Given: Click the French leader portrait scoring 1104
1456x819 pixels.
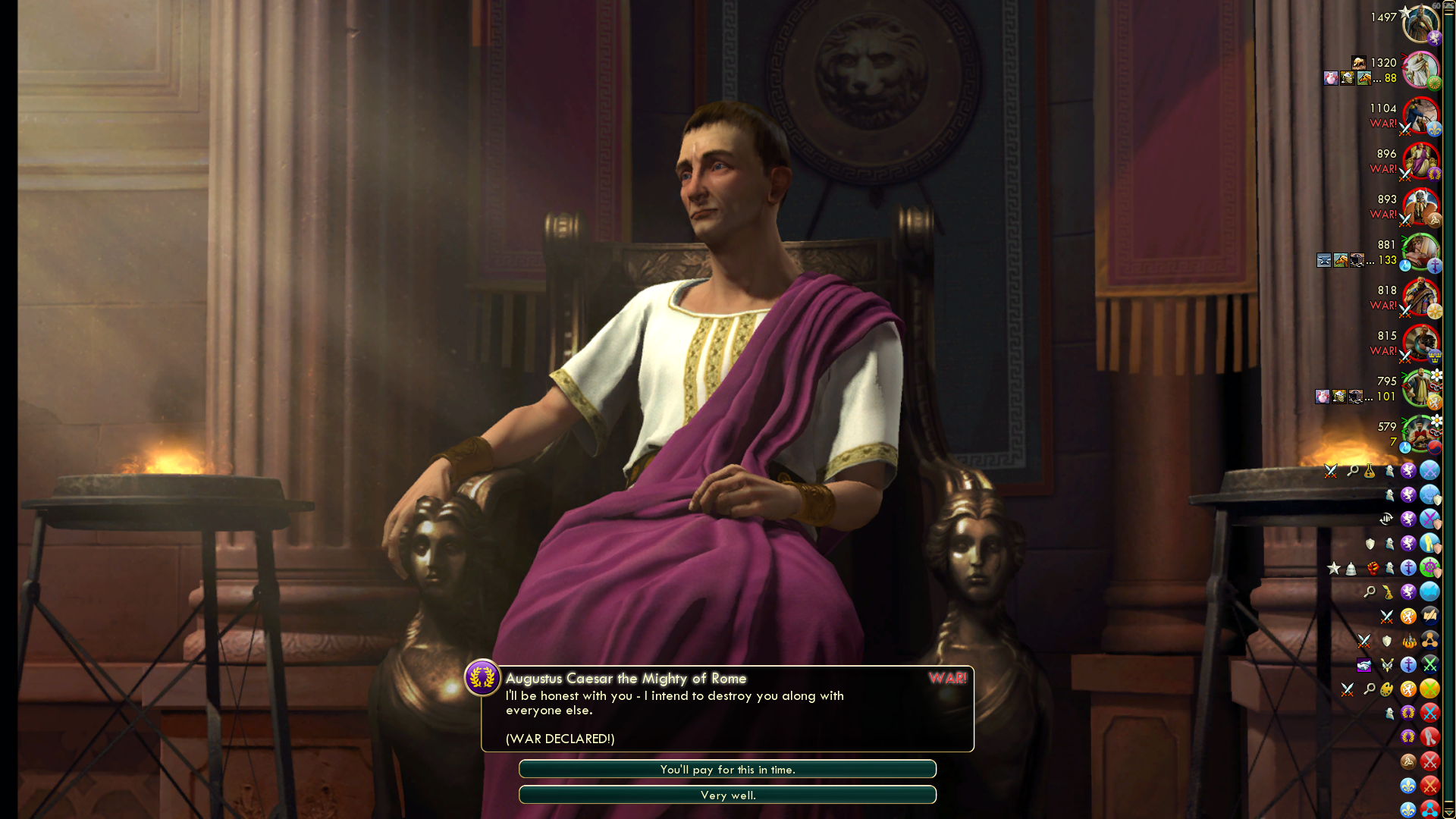Looking at the screenshot, I should click(x=1420, y=115).
